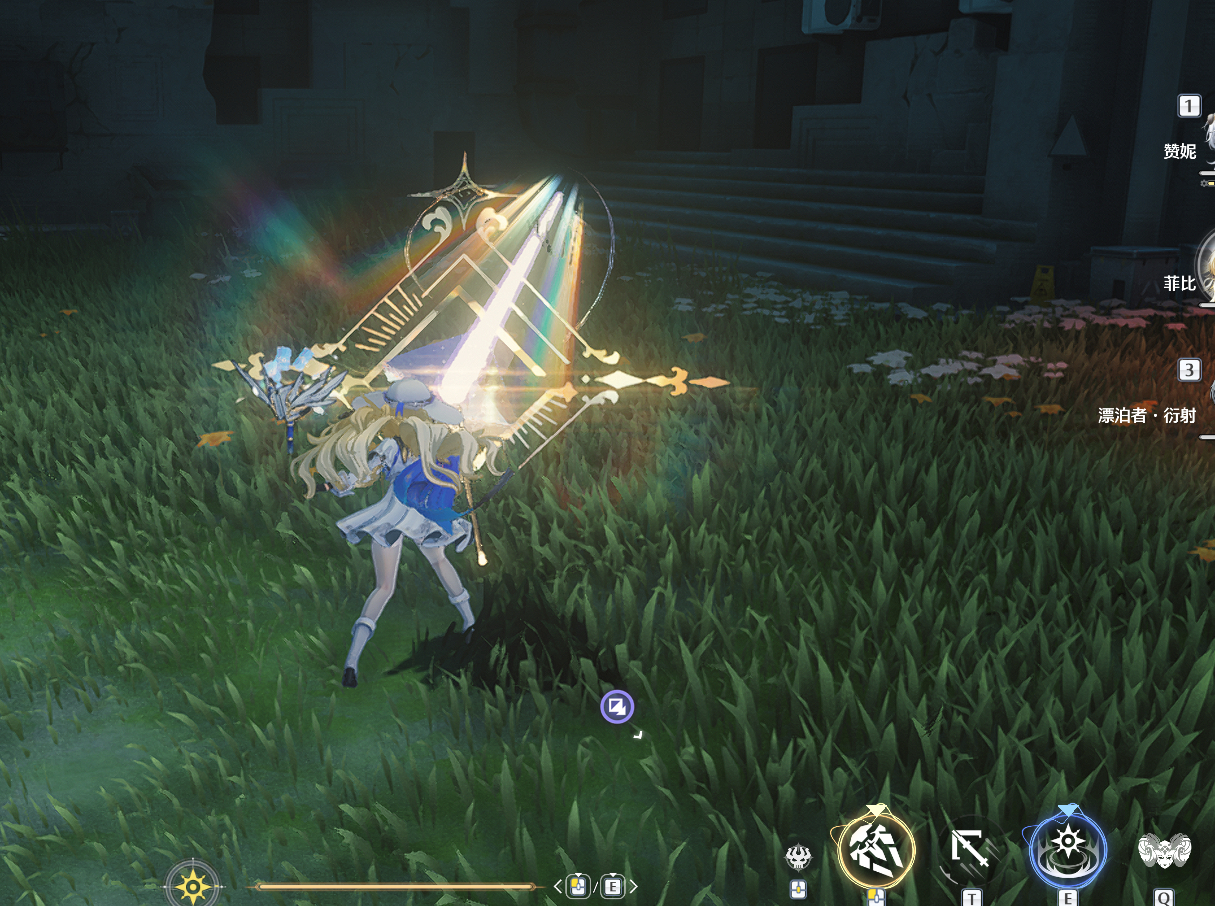
Task: Click the yellow sun emblem icon
Action: tap(191, 885)
